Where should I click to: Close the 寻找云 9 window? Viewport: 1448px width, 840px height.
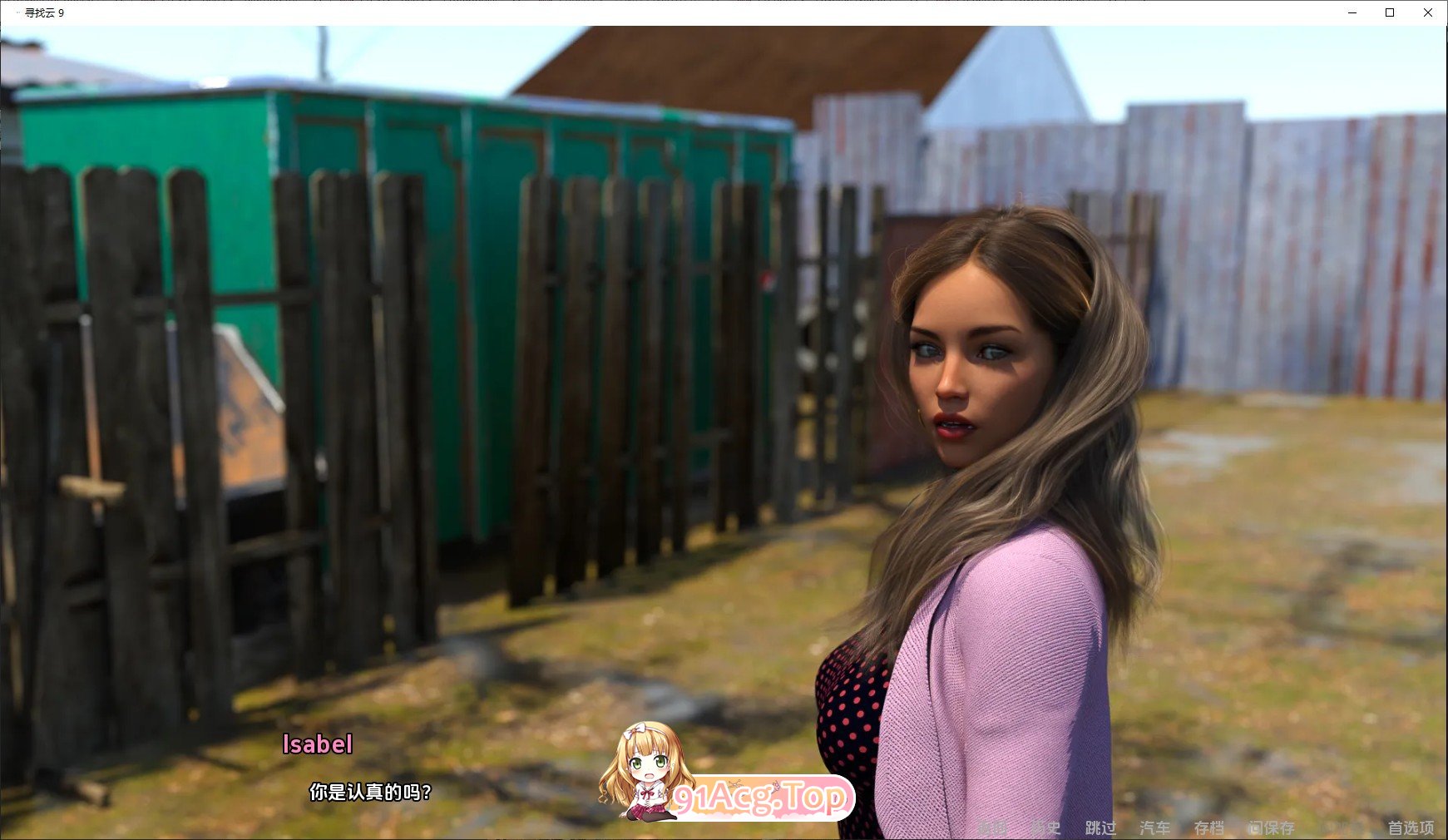tap(1428, 12)
